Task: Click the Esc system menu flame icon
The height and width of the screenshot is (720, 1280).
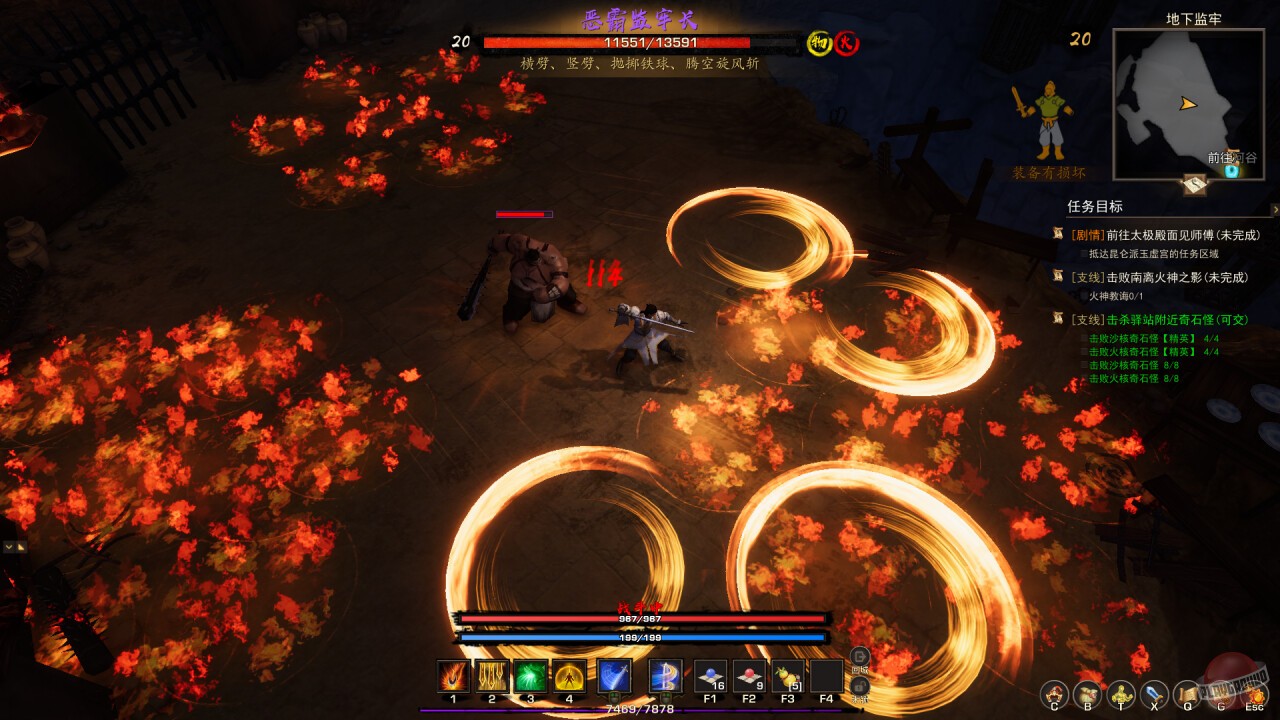Action: click(1254, 694)
